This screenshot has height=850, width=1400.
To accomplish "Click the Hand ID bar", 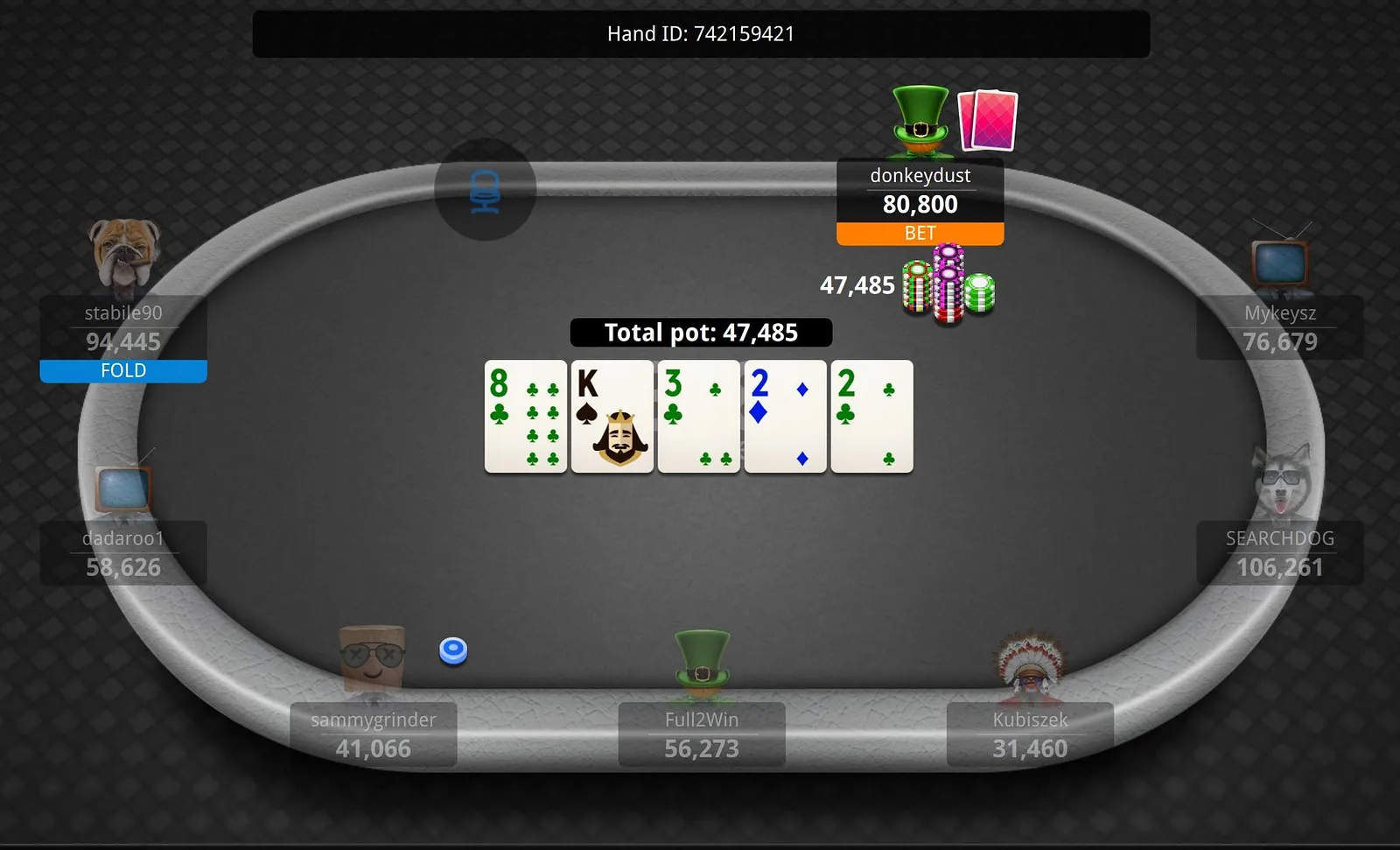I will pos(701,34).
